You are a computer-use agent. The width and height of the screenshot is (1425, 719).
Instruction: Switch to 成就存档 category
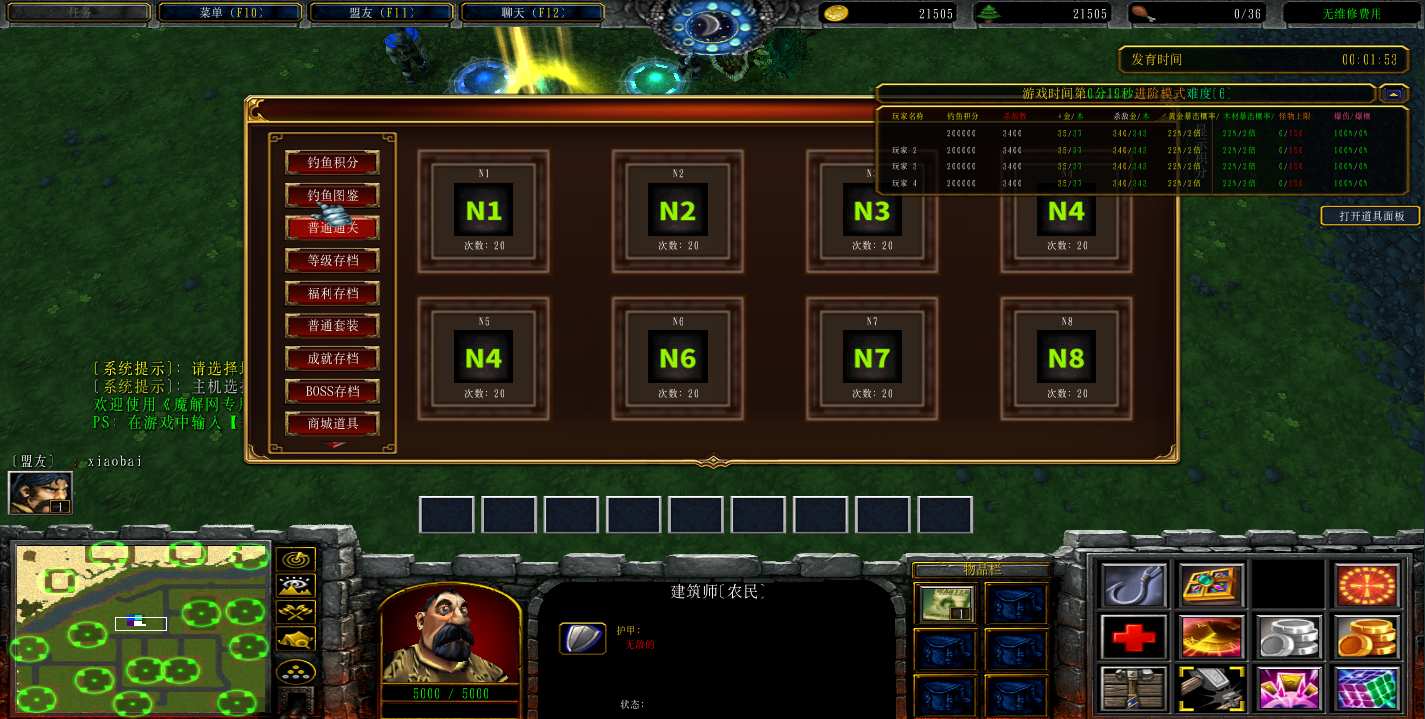pos(333,358)
